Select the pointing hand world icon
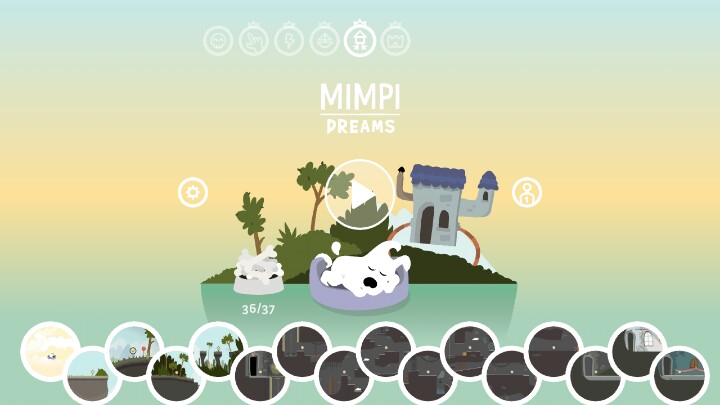720x405 pixels. point(254,41)
